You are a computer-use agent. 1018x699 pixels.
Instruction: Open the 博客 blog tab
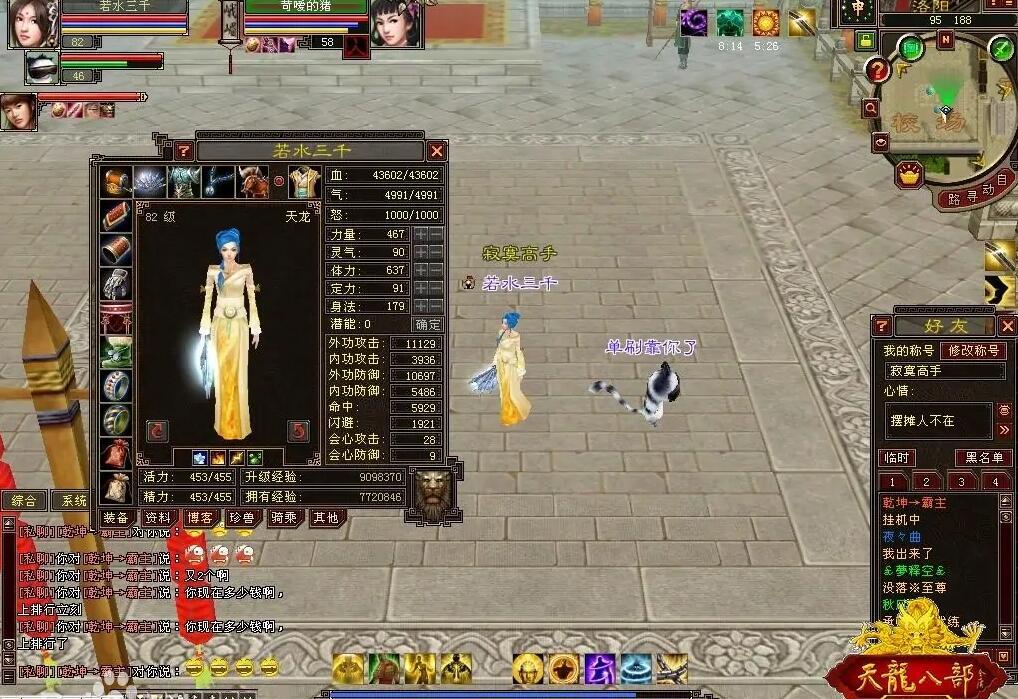point(199,517)
